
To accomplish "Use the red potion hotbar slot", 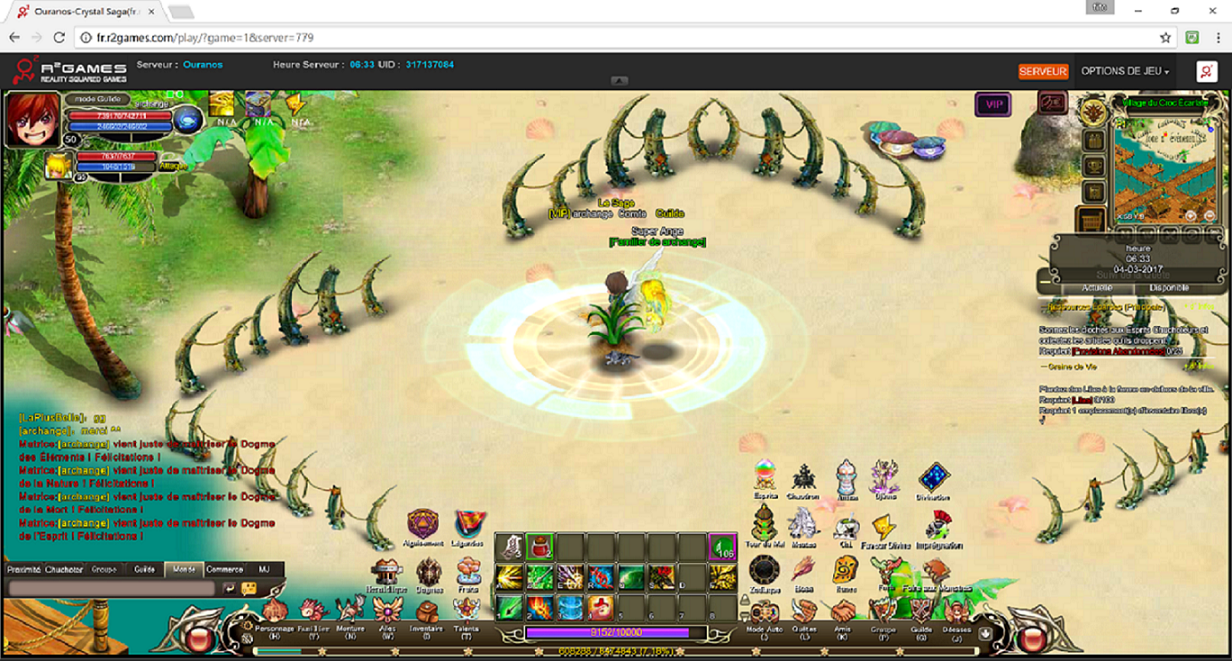I will (x=540, y=546).
